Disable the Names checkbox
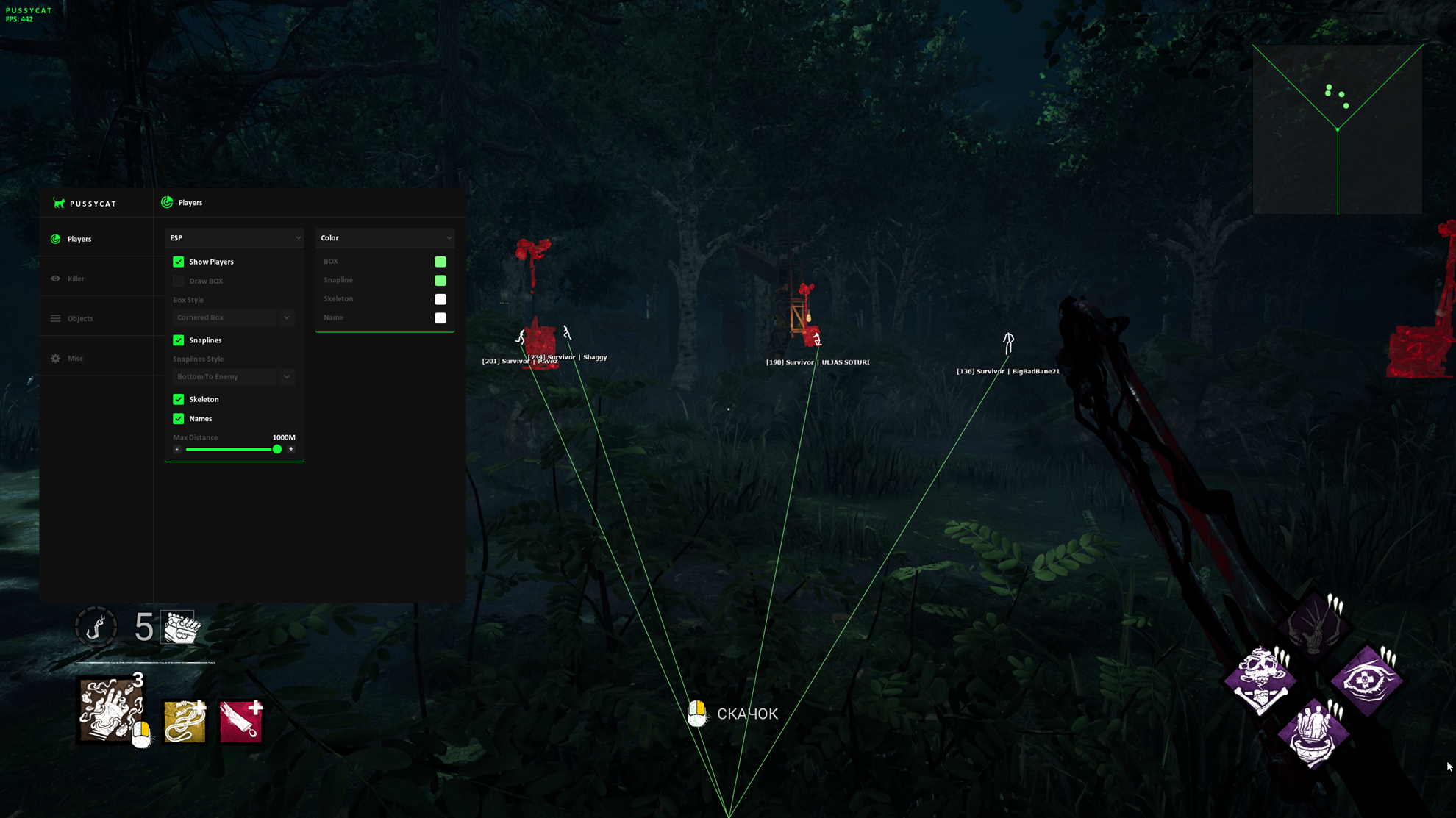This screenshot has height=818, width=1456. [x=179, y=418]
